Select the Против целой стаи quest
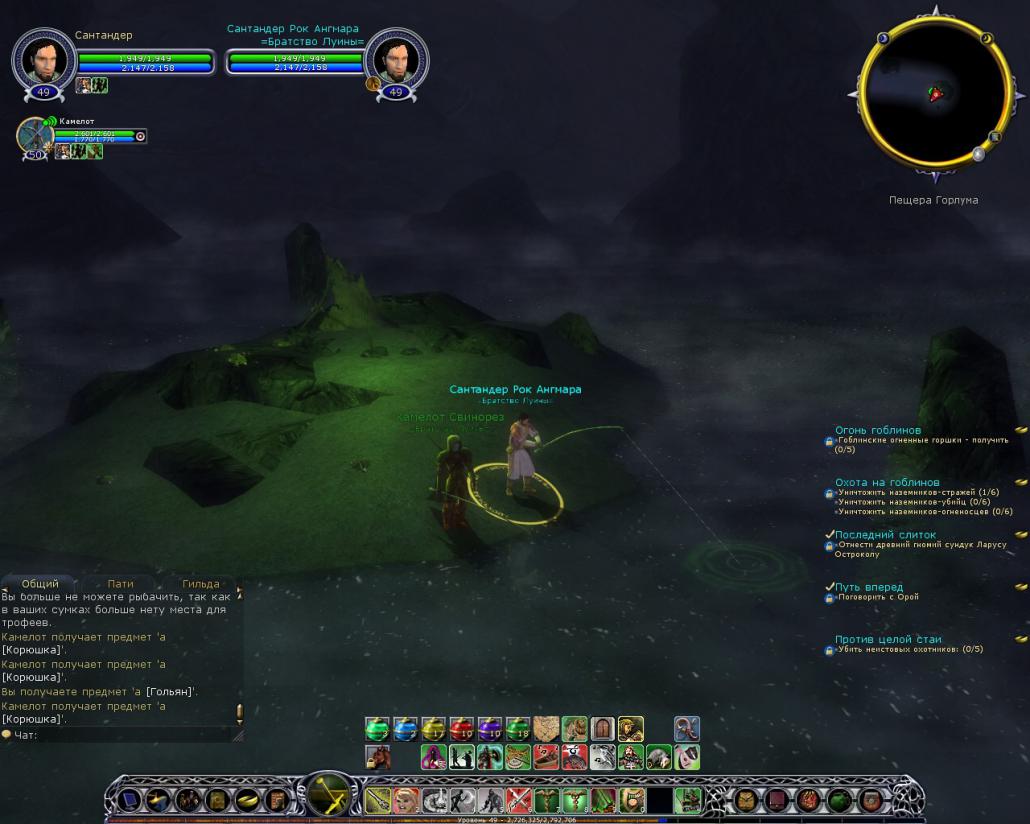The width and height of the screenshot is (1030, 824). point(887,639)
